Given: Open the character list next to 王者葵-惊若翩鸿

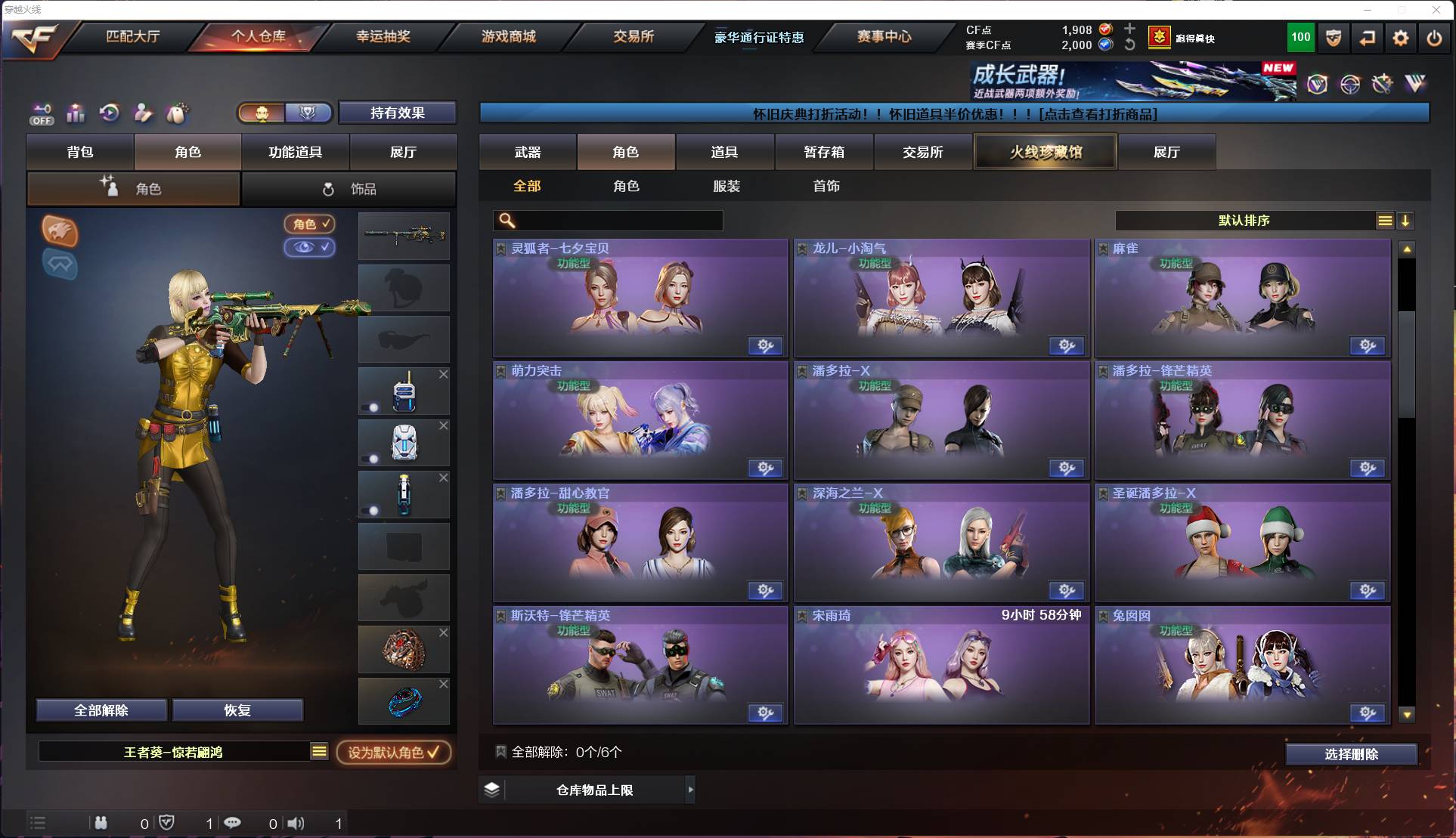Looking at the screenshot, I should point(321,752).
